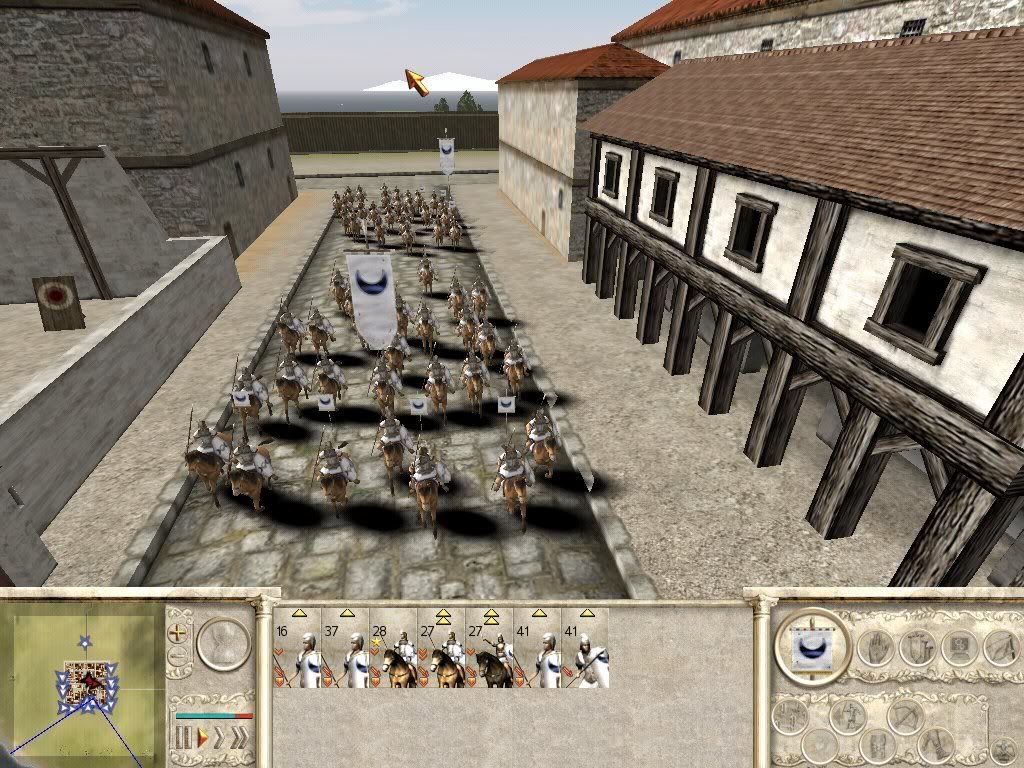The width and height of the screenshot is (1024, 768).
Task: Click the round hourglass button beside minimap
Action: click(223, 643)
